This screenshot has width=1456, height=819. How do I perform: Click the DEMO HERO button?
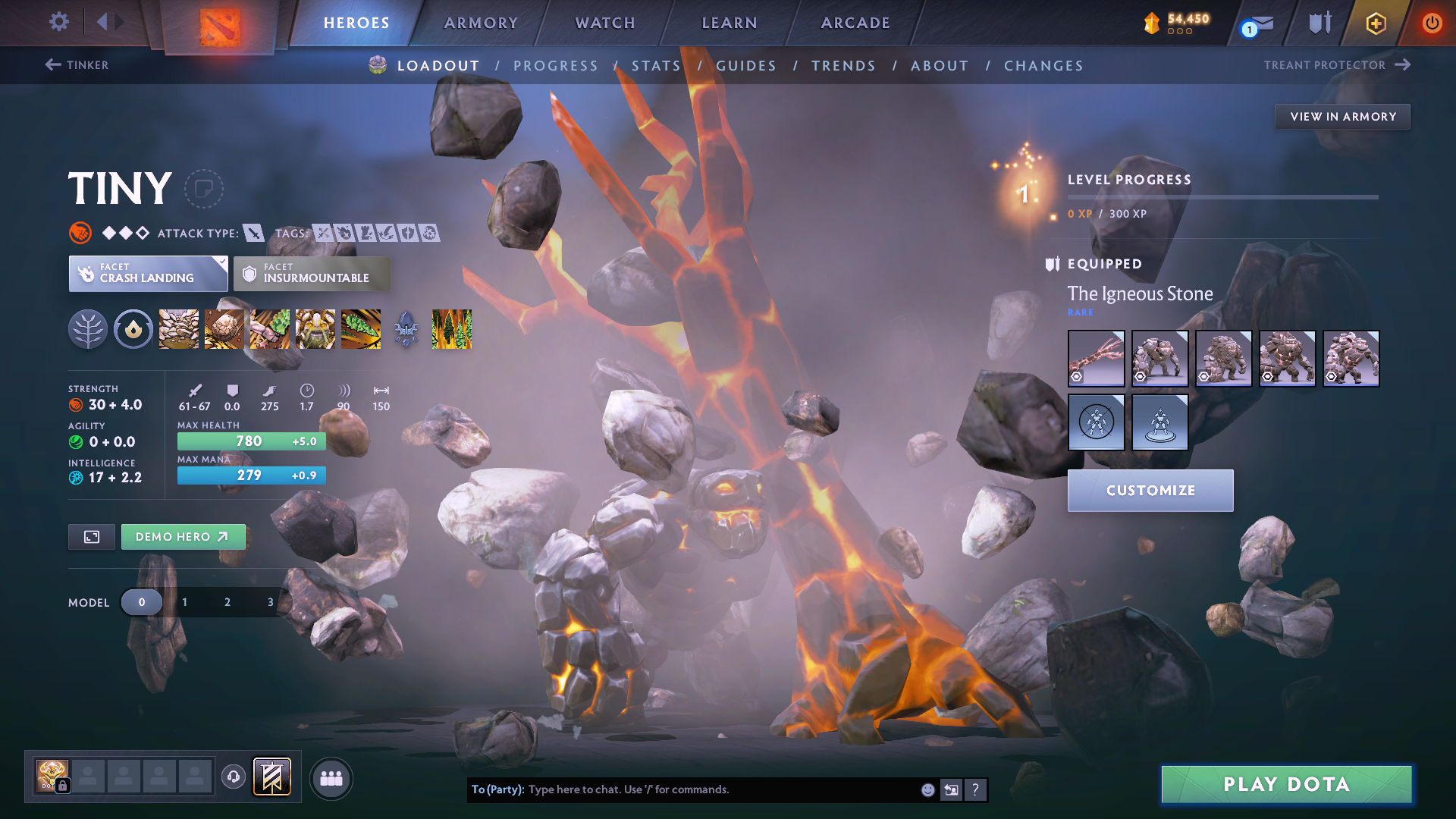point(183,536)
